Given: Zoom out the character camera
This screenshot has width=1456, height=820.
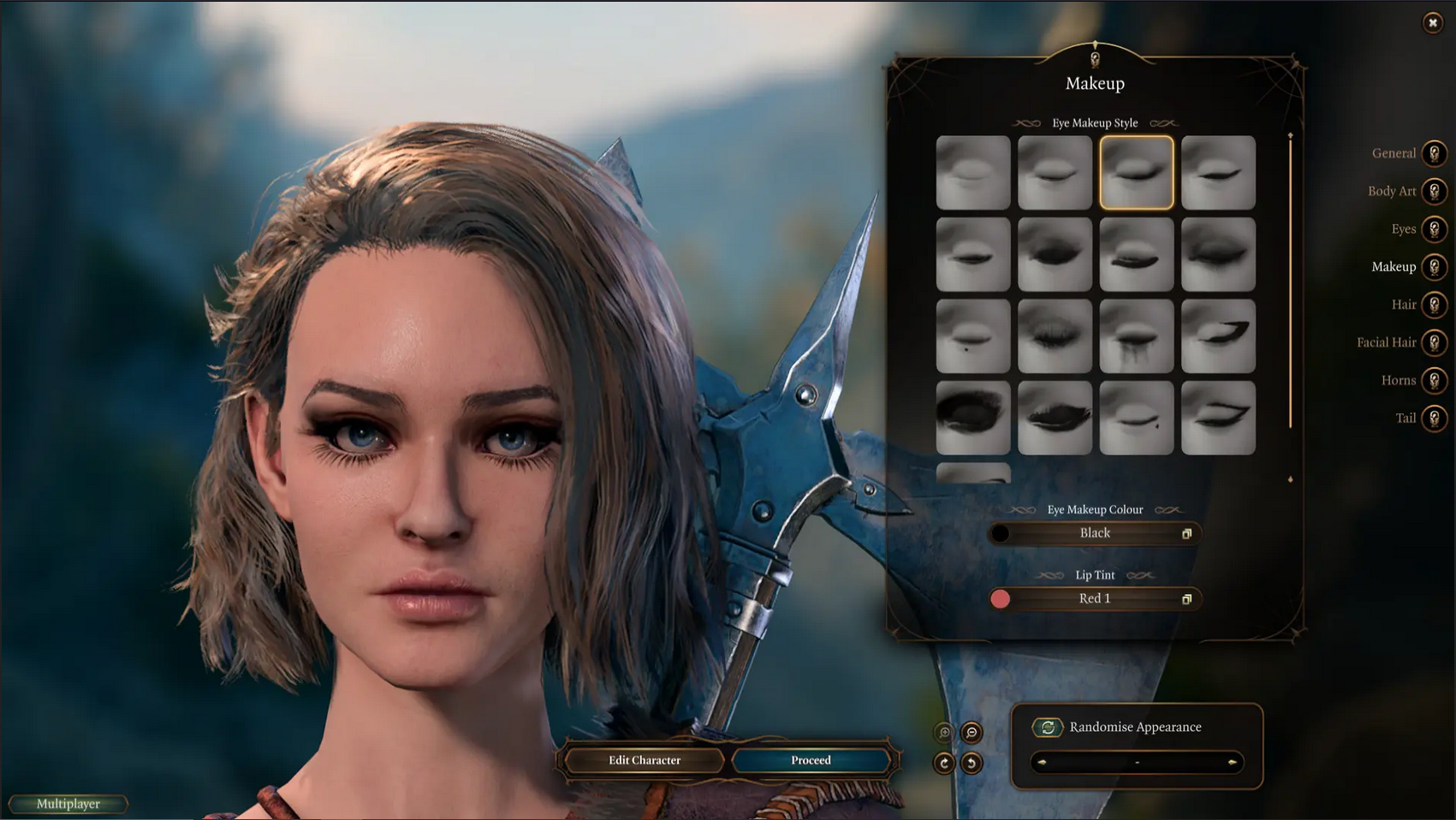Looking at the screenshot, I should (x=972, y=733).
